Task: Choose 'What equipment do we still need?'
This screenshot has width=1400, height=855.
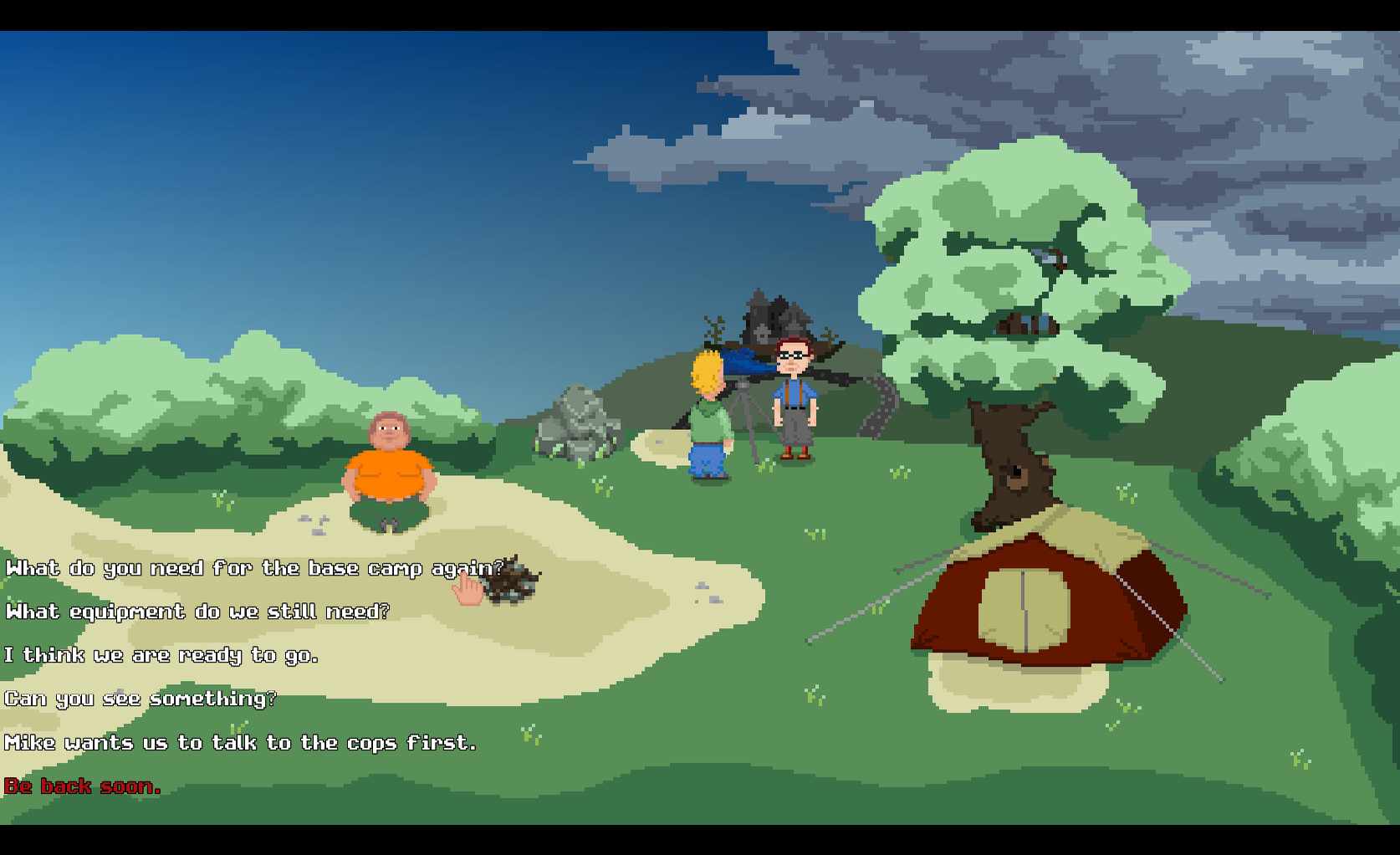Action: click(197, 612)
